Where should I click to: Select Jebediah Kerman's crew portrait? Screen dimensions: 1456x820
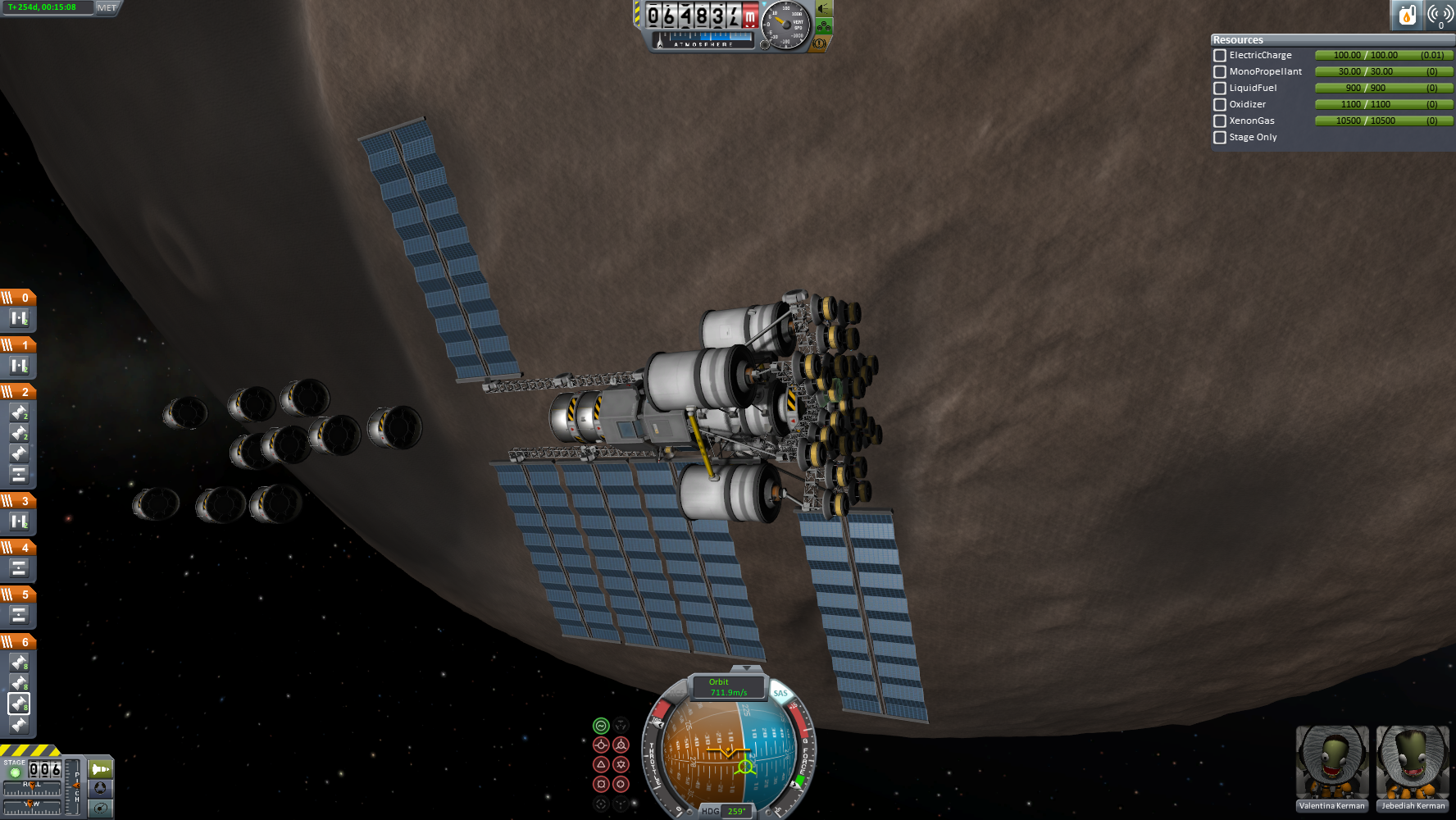(x=1412, y=763)
